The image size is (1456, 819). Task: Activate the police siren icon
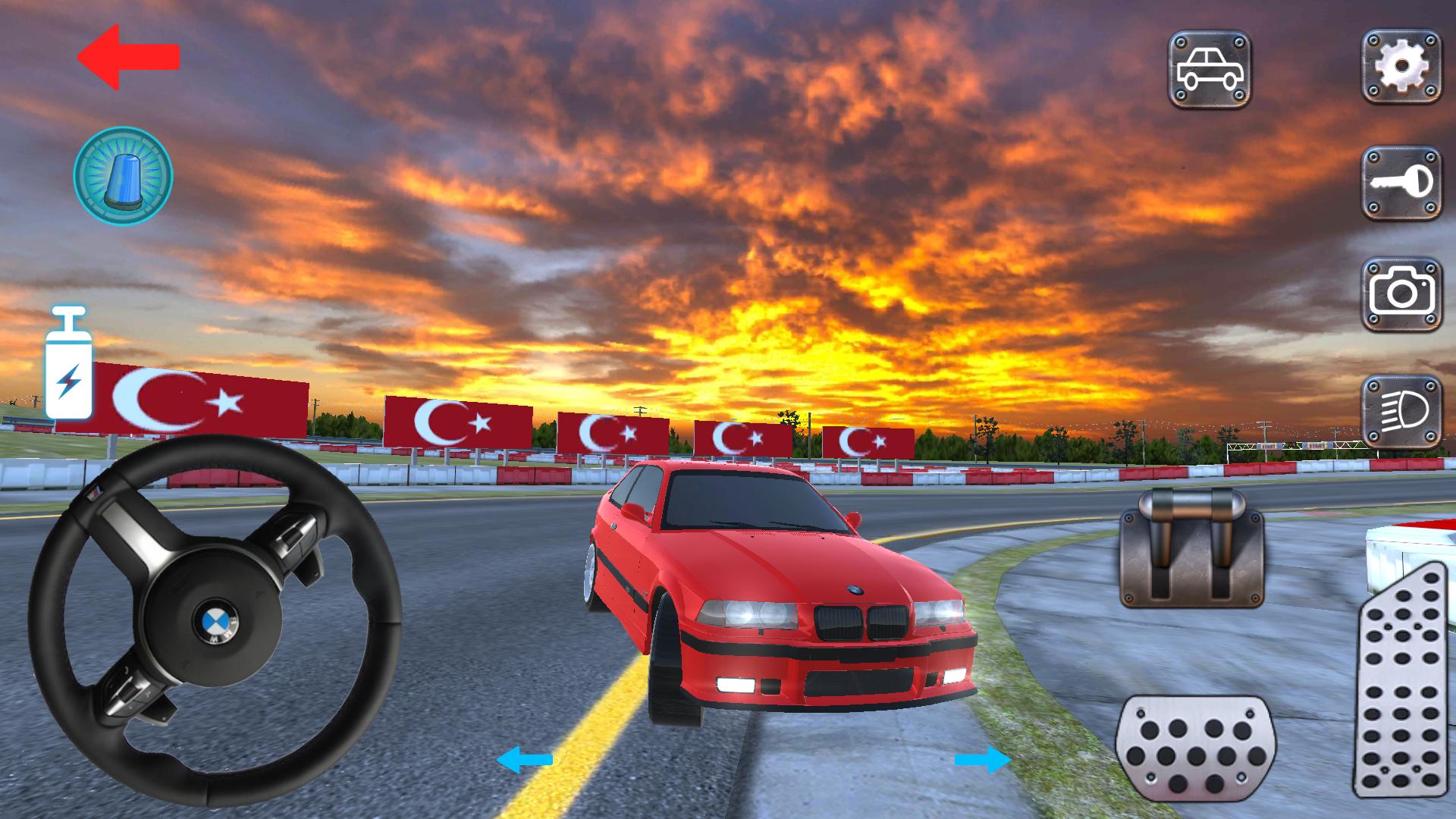[121, 176]
